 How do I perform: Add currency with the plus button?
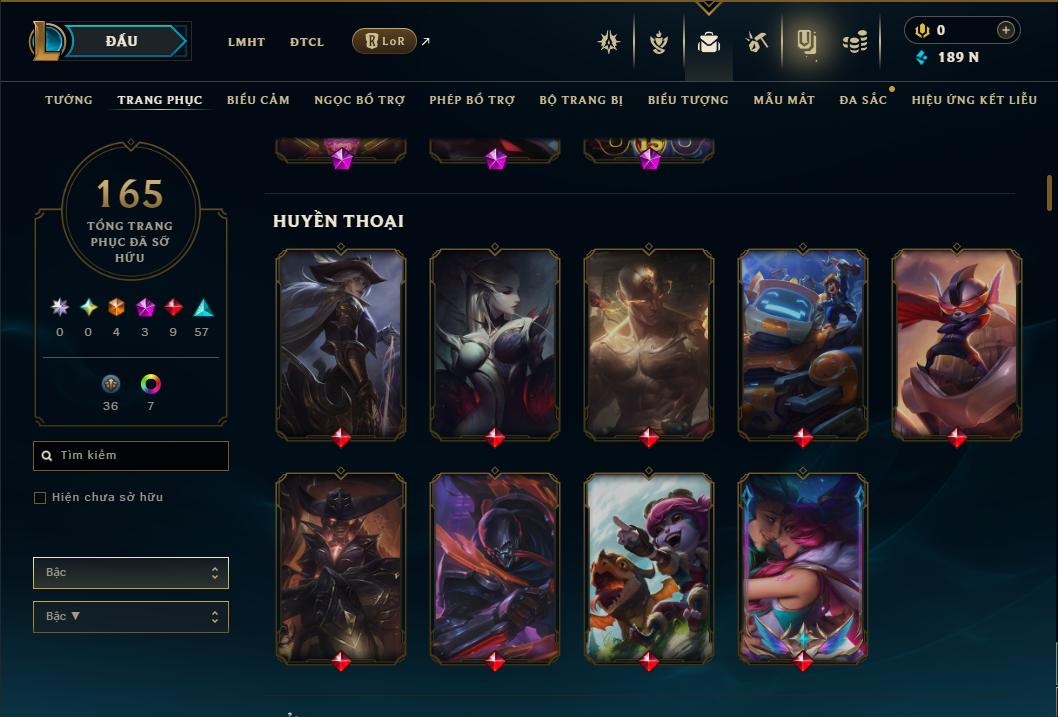(x=1006, y=30)
